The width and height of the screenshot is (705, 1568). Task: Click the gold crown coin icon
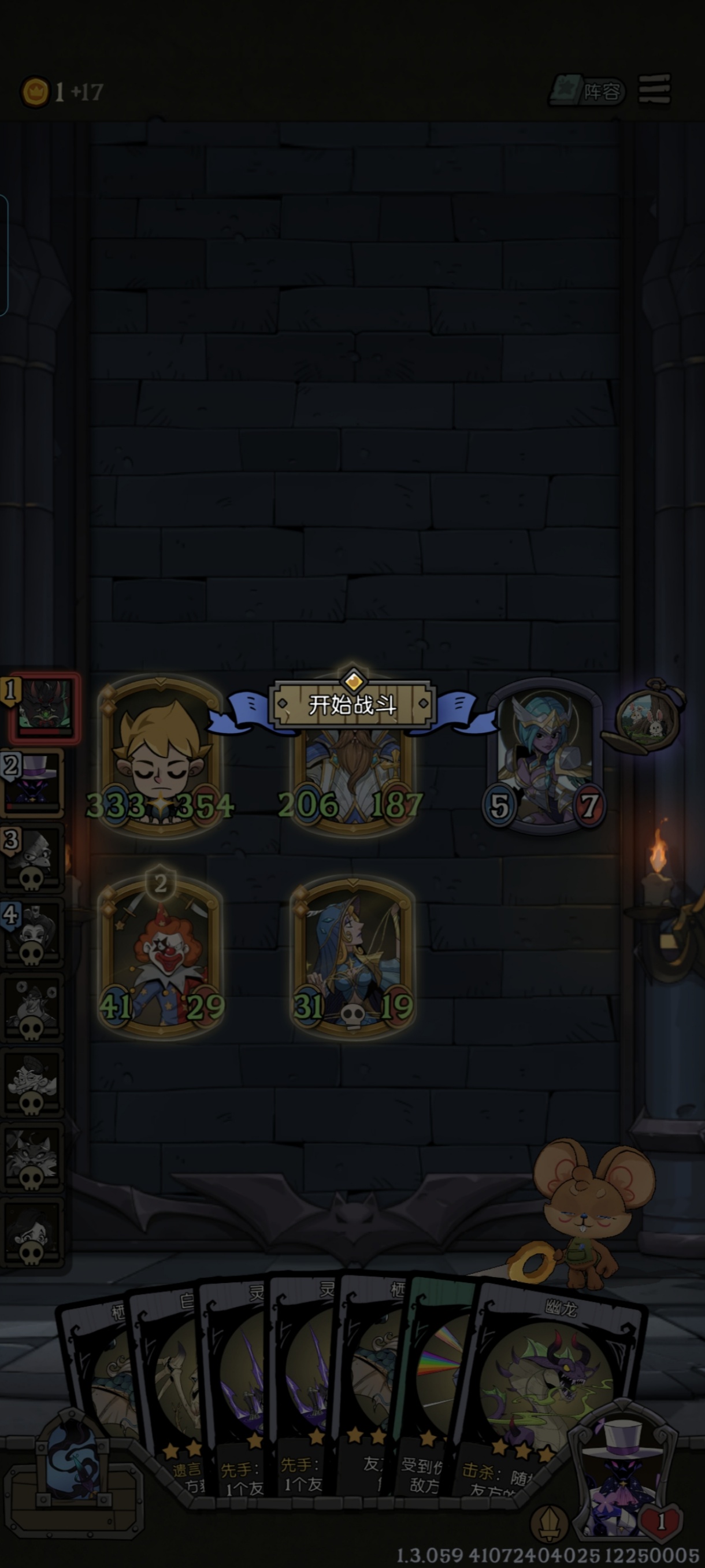[35, 92]
